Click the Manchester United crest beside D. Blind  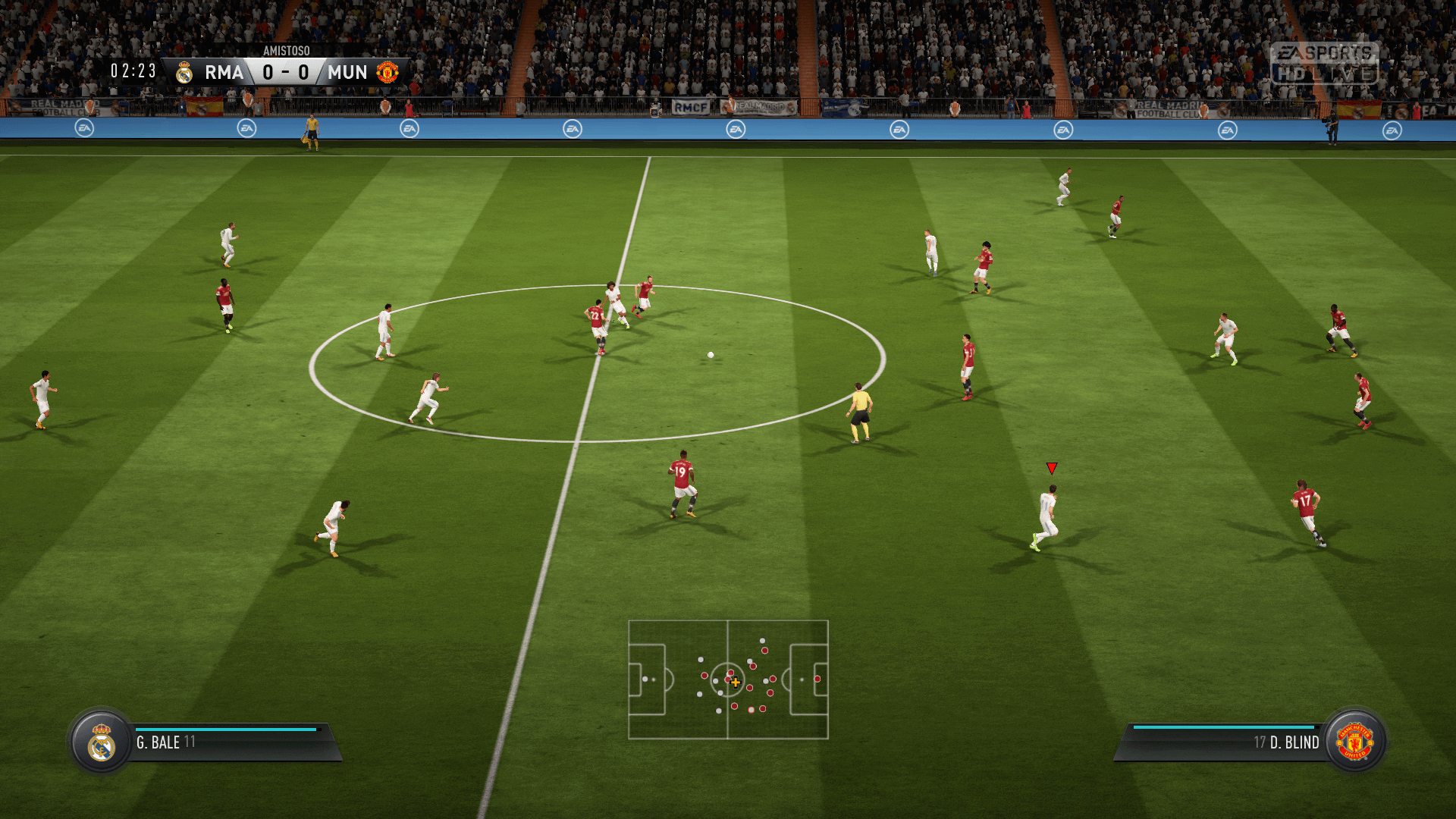[x=1354, y=742]
